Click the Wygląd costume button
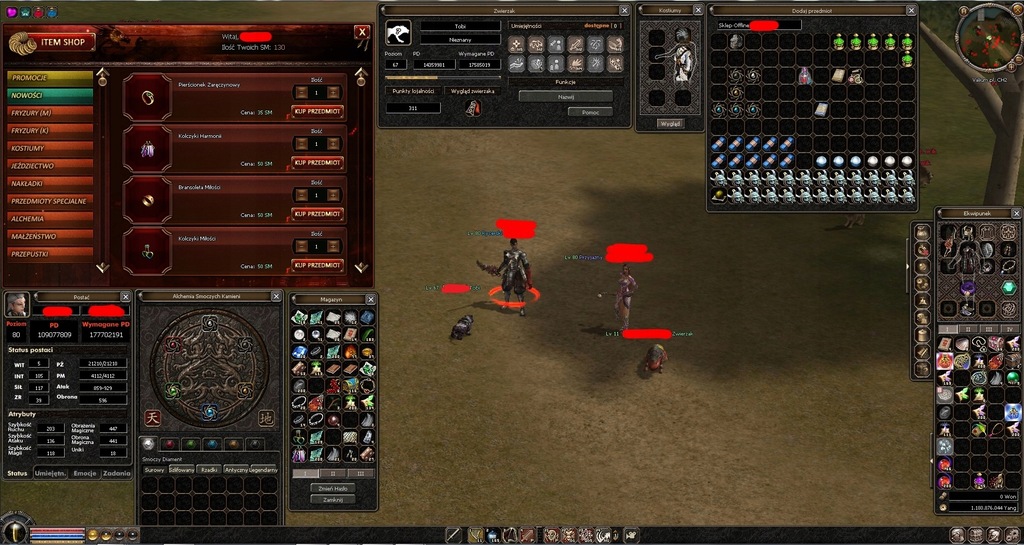Image resolution: width=1024 pixels, height=545 pixels. click(670, 124)
